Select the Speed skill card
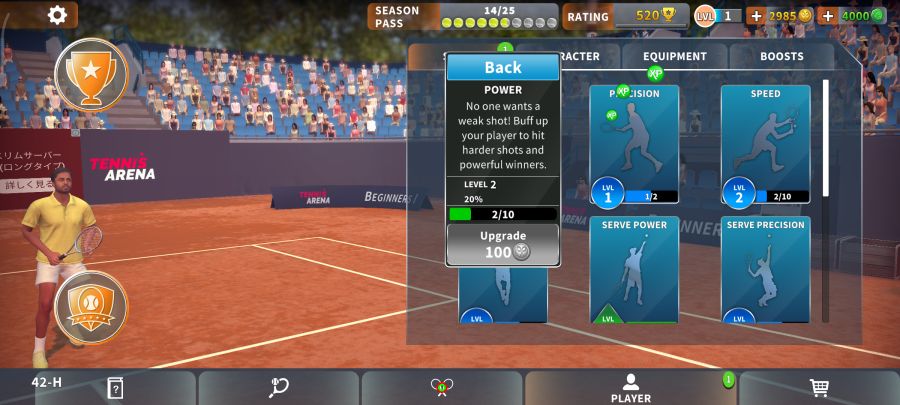Image resolution: width=900 pixels, height=405 pixels. coord(765,143)
